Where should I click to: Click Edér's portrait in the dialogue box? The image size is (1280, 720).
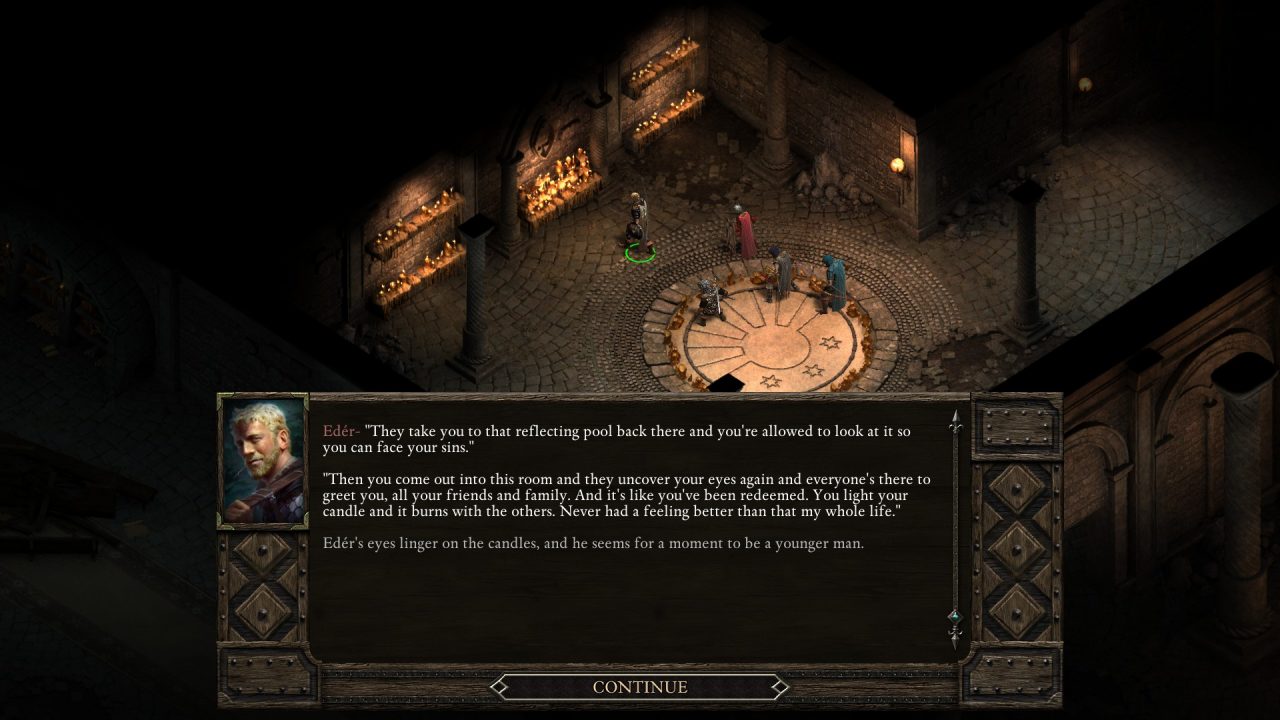point(263,460)
